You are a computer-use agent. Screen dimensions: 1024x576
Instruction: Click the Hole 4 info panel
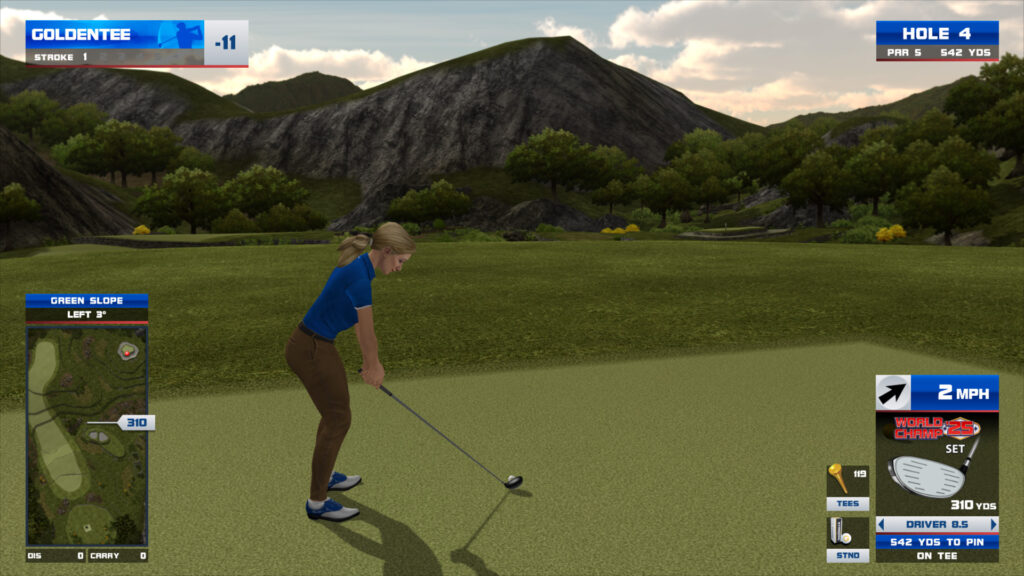coord(936,40)
